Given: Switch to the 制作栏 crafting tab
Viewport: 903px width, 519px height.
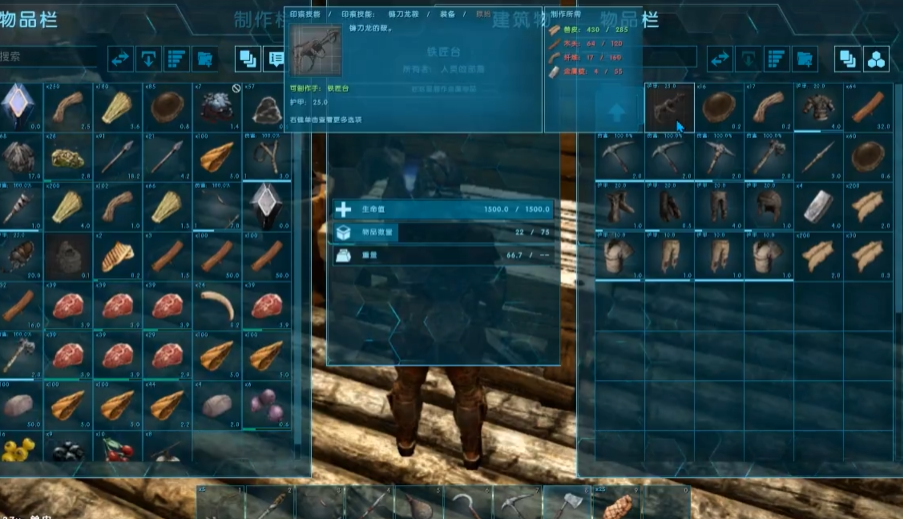Looking at the screenshot, I should [x=262, y=20].
